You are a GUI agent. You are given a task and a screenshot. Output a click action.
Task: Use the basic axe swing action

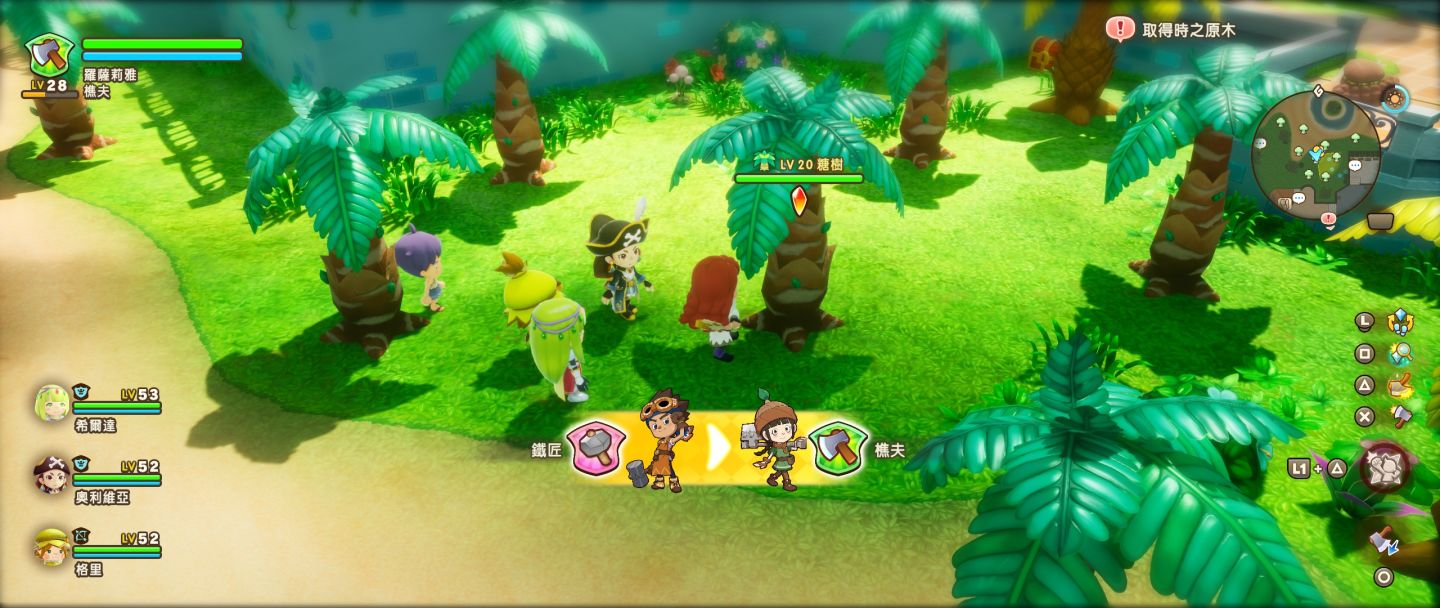point(1400,416)
